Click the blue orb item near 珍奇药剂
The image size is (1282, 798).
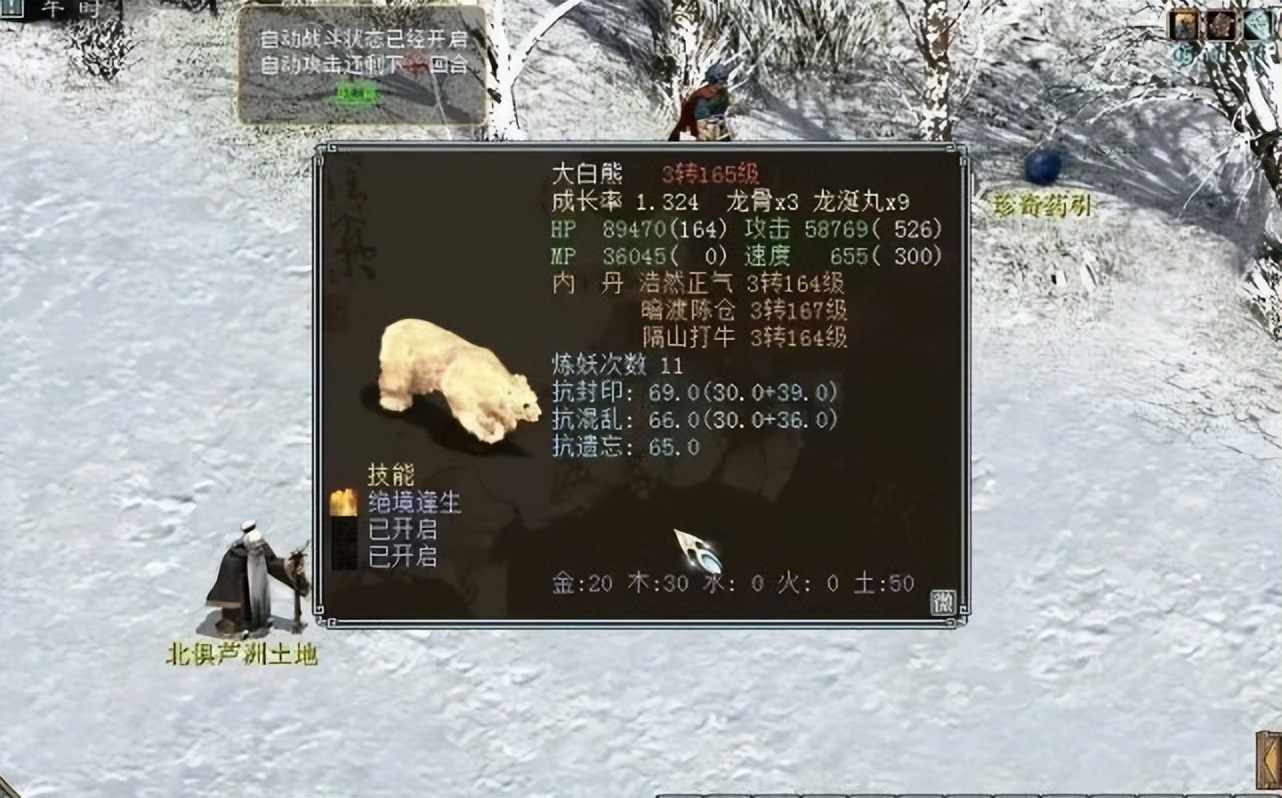1043,162
